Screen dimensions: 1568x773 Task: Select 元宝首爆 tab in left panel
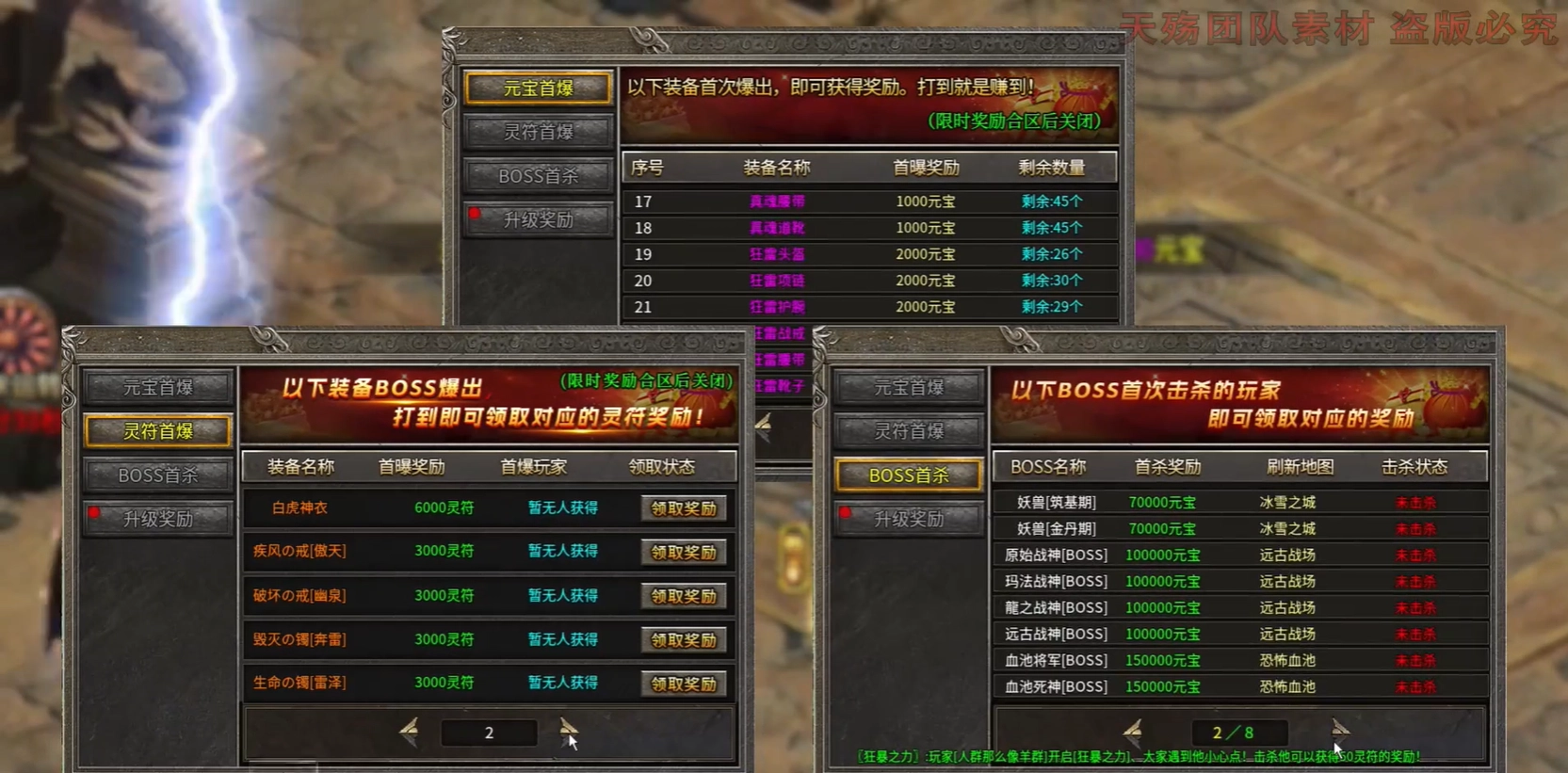tap(157, 387)
